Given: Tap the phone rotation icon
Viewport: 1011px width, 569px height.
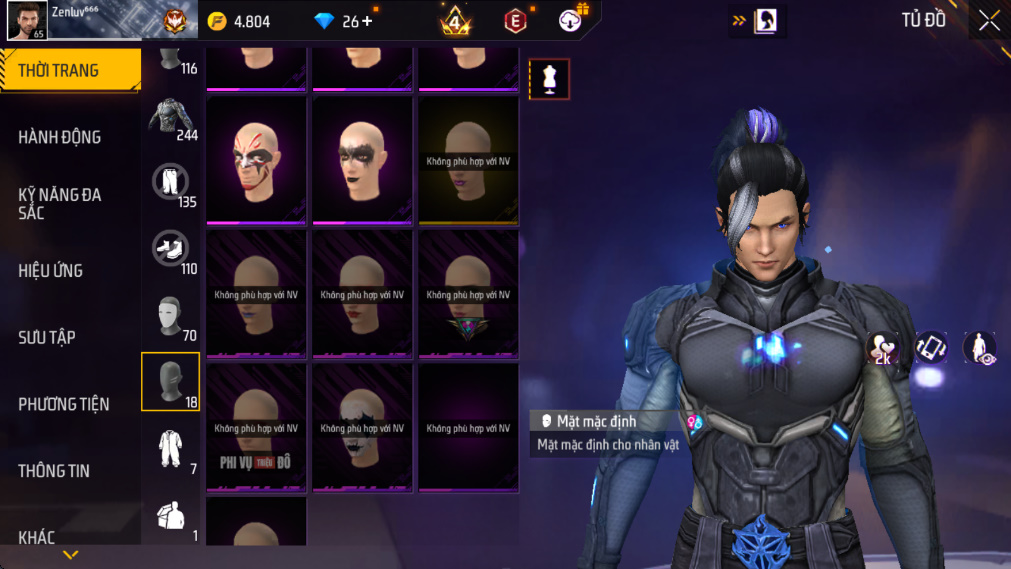Looking at the screenshot, I should [931, 348].
